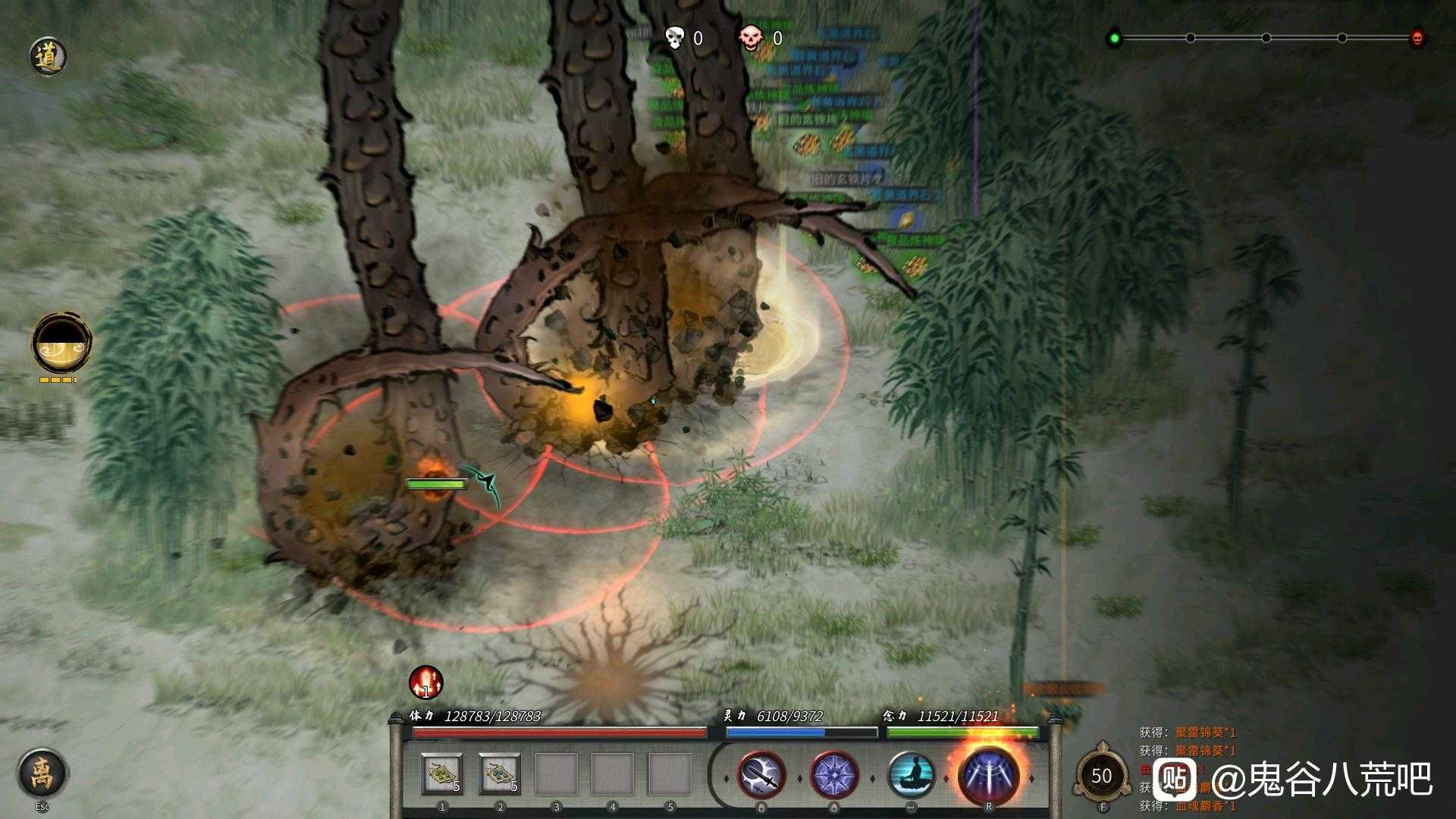Viewport: 1456px width, 819px height.
Task: Activate the lightning sword skill
Action: 761,775
